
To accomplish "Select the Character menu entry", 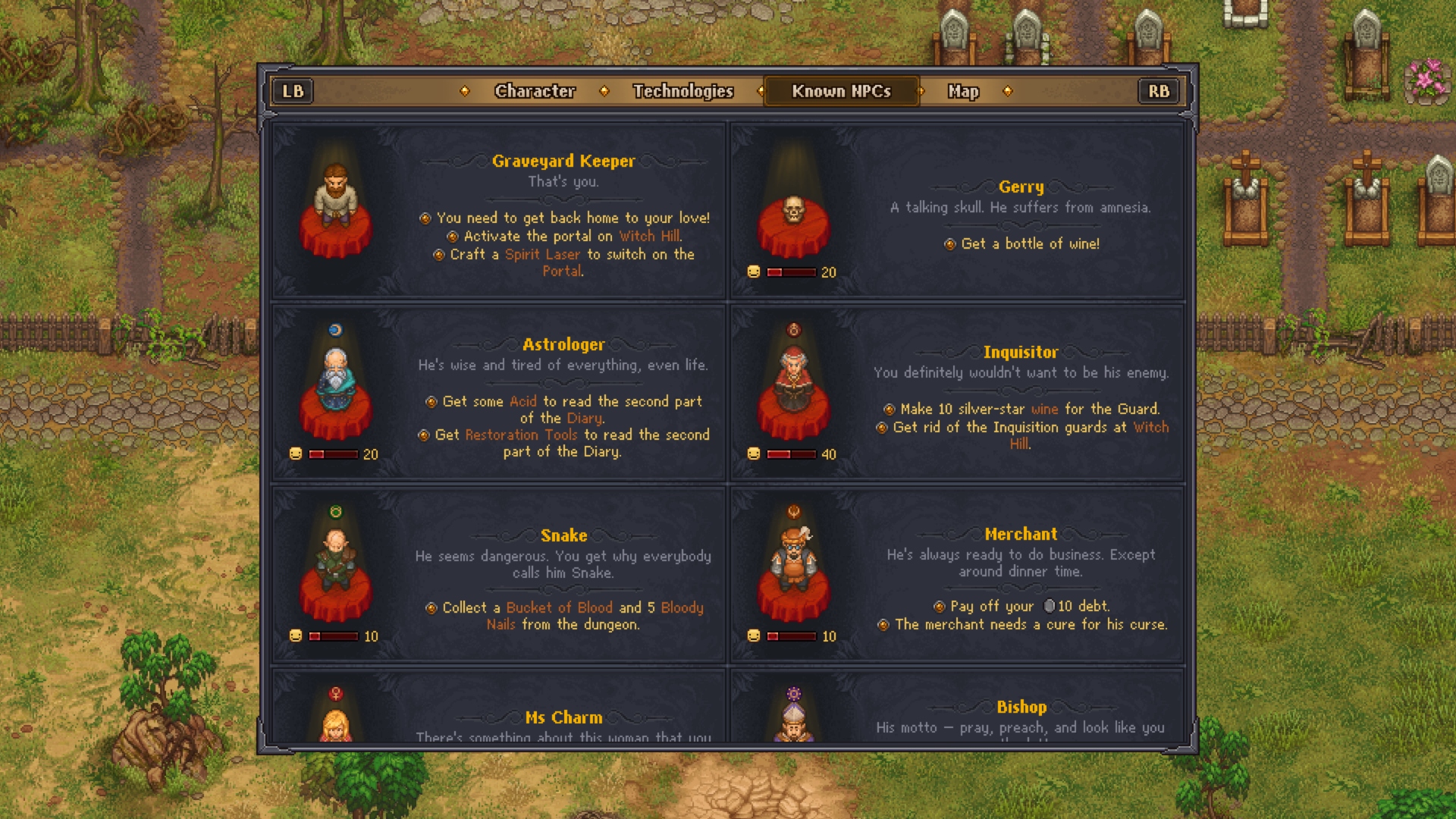I will point(535,91).
